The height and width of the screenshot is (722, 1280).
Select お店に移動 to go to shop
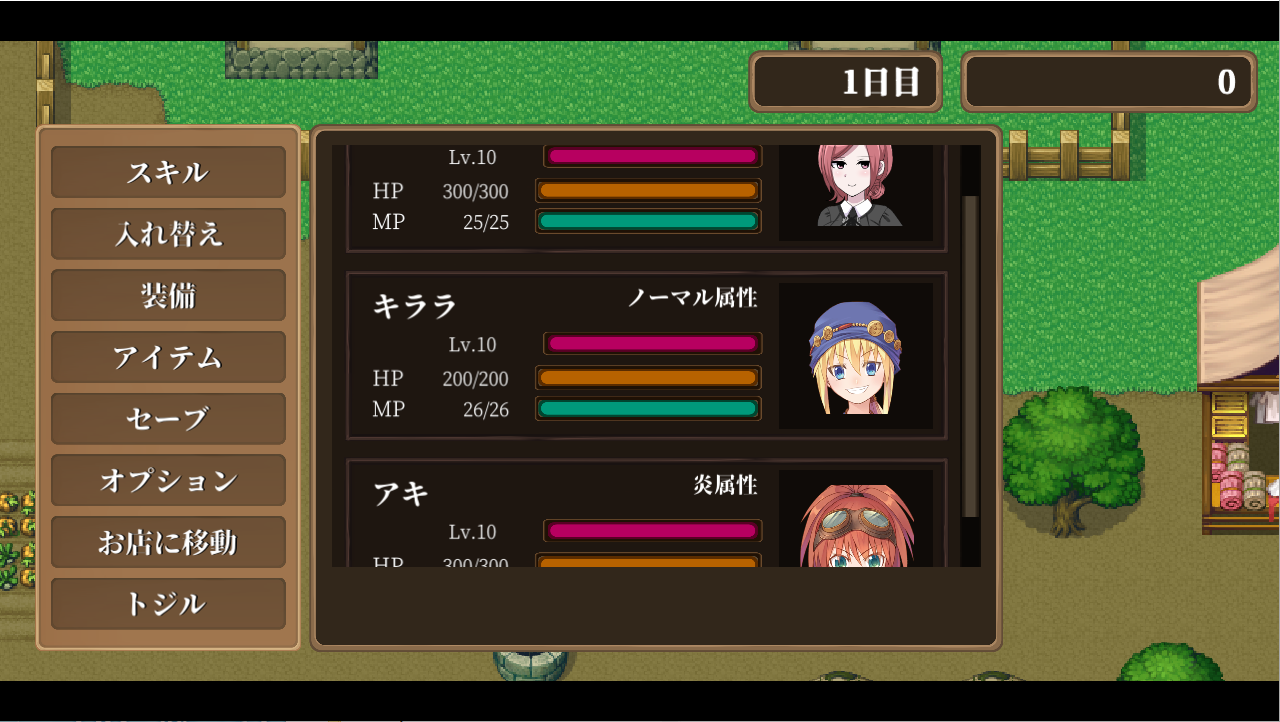point(167,542)
